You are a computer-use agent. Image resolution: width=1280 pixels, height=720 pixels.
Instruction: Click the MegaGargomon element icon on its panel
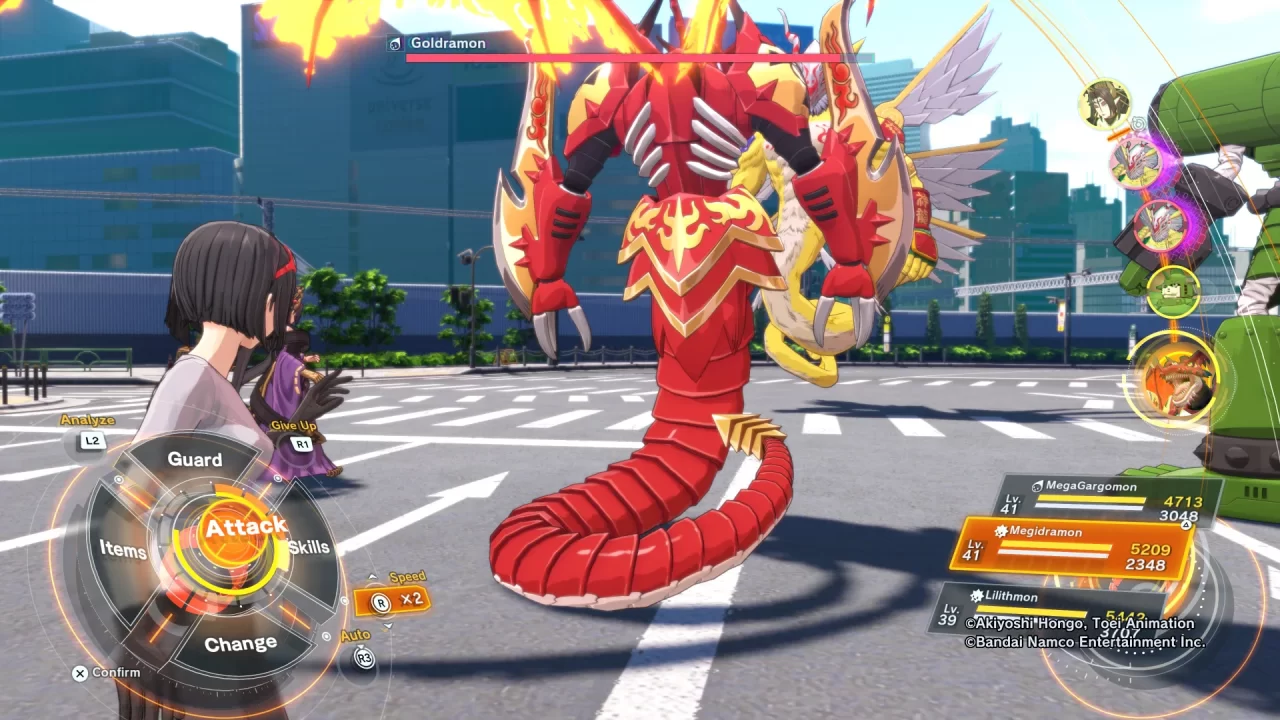coord(1040,486)
